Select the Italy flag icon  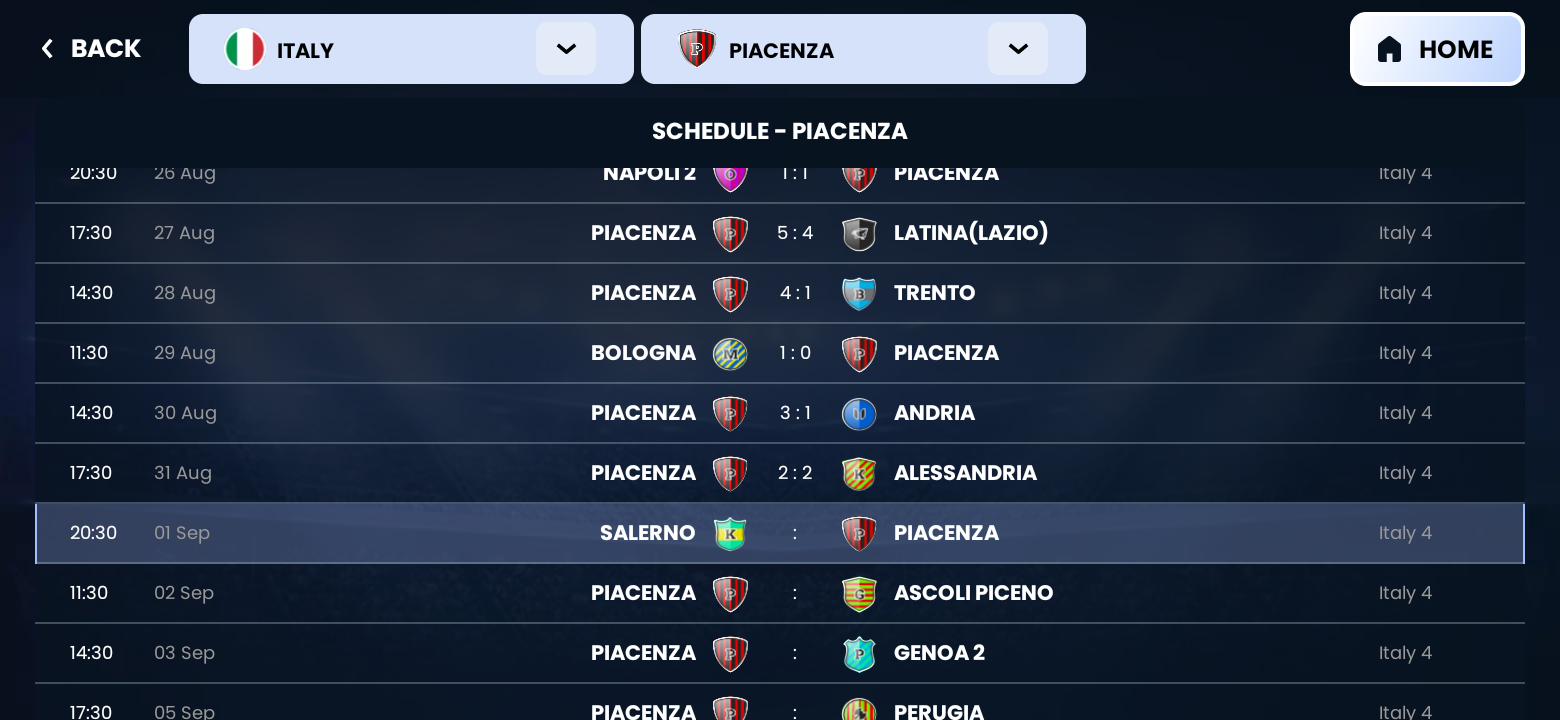(245, 49)
